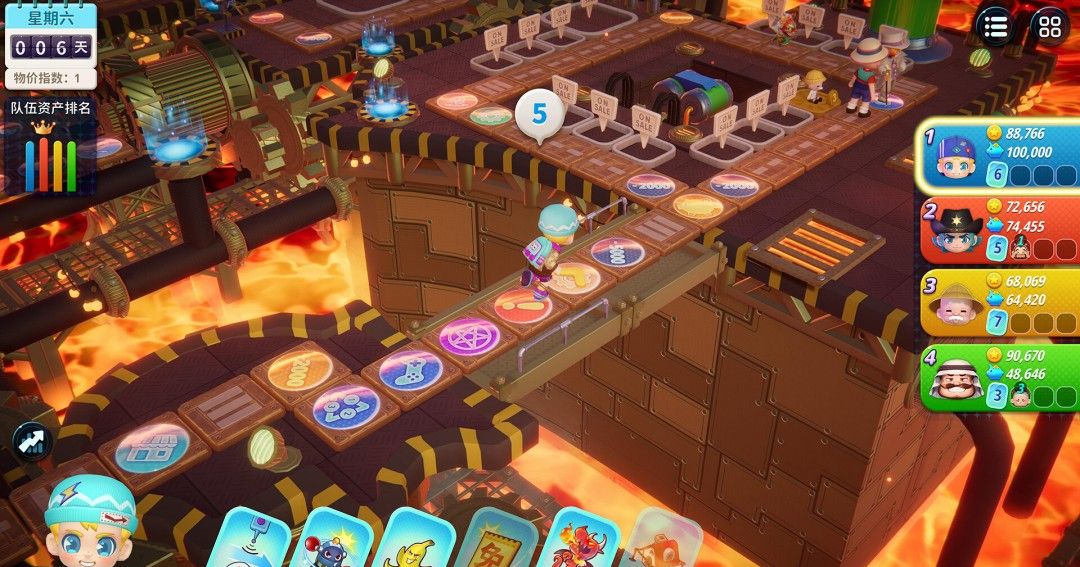Select player 3's yellow panel

pyautogui.click(x=1000, y=303)
